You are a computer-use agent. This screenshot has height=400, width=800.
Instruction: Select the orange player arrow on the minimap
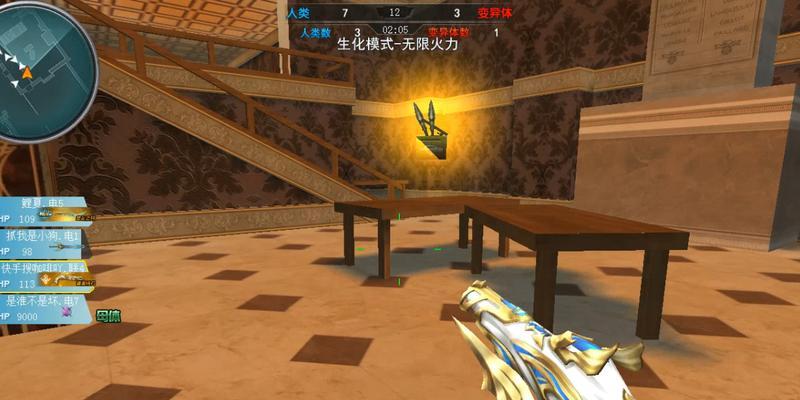click(27, 72)
